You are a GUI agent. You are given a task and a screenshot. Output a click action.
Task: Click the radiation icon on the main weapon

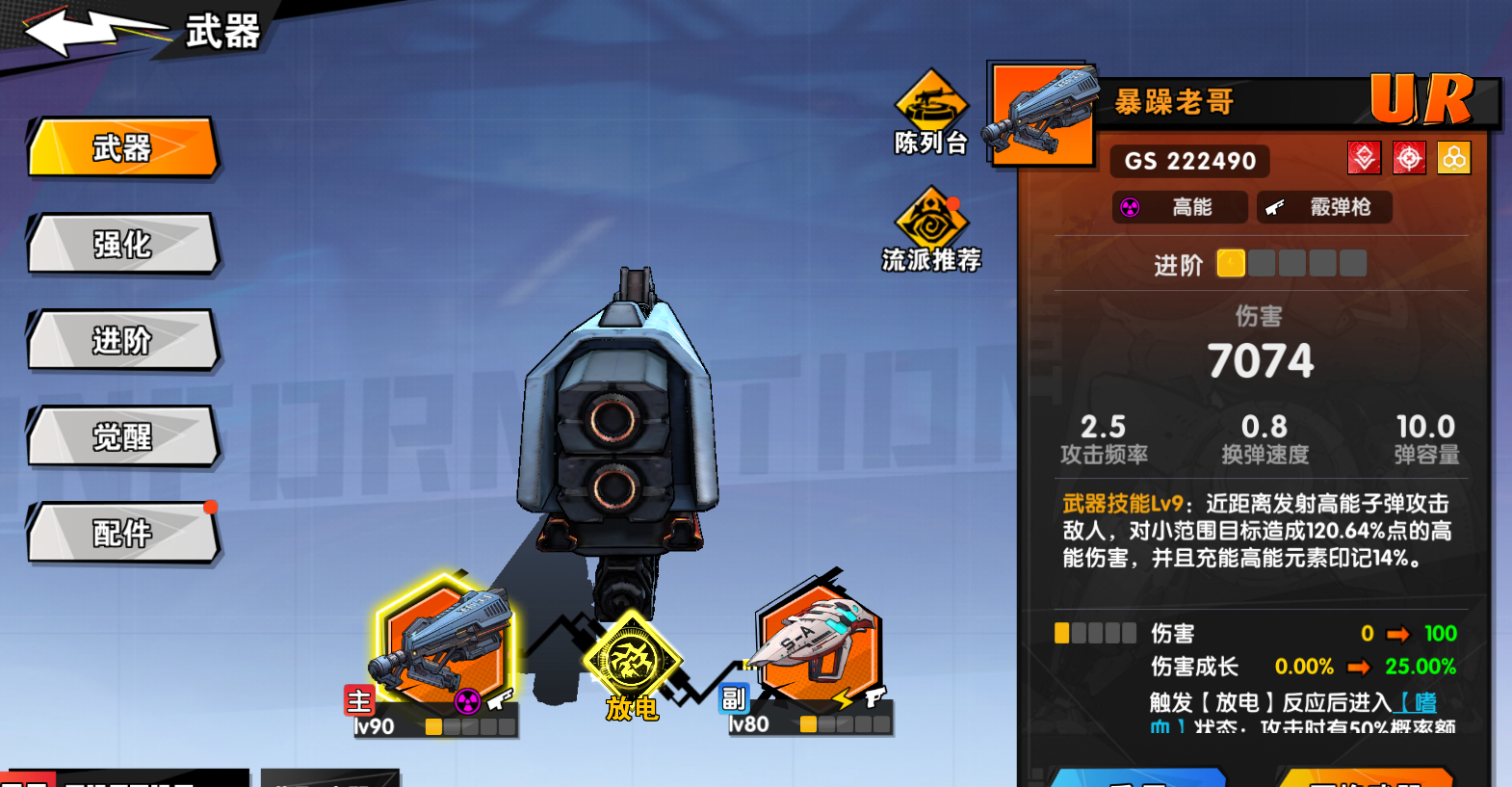(468, 702)
